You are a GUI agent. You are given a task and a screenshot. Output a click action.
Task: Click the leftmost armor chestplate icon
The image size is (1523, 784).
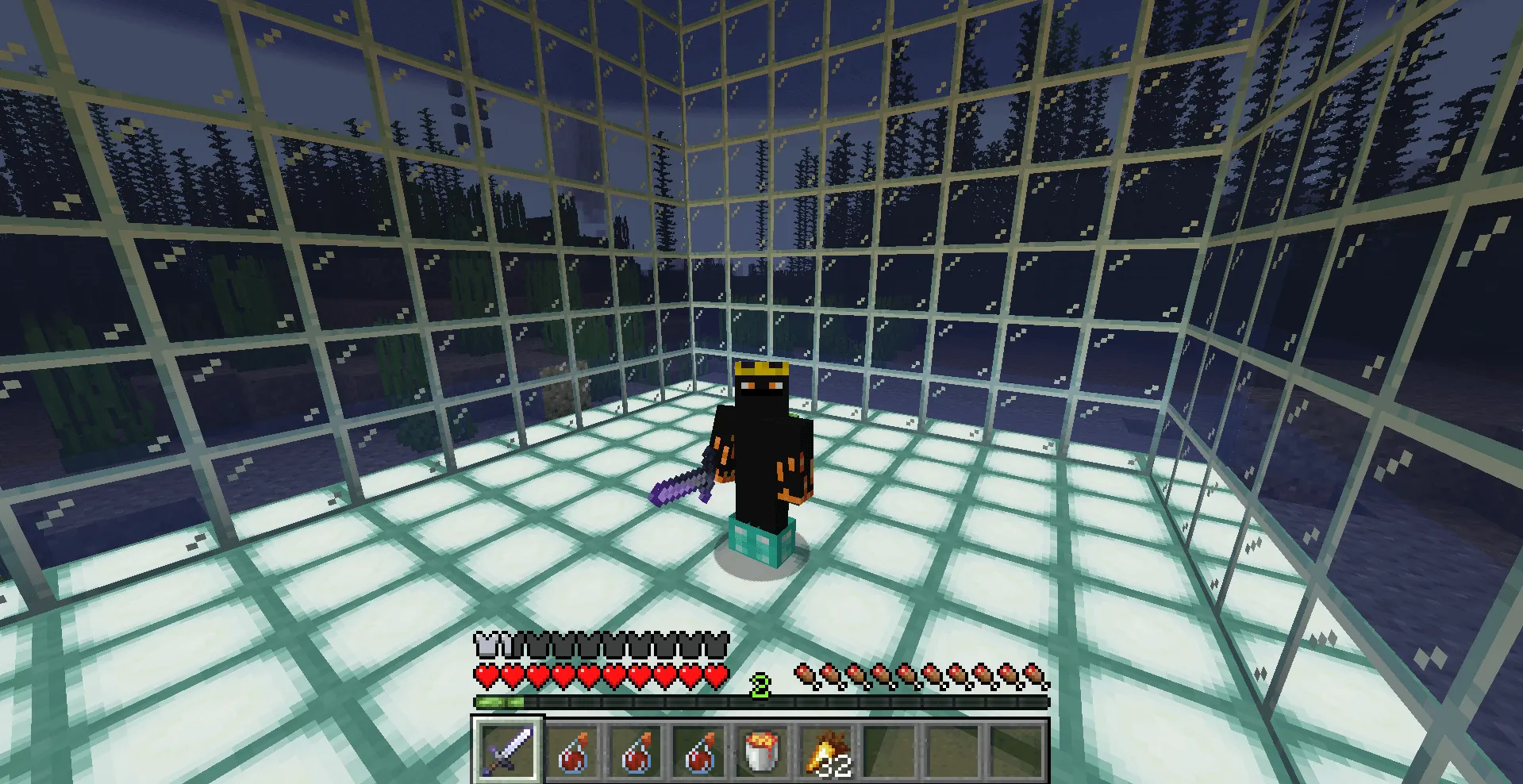tap(486, 648)
